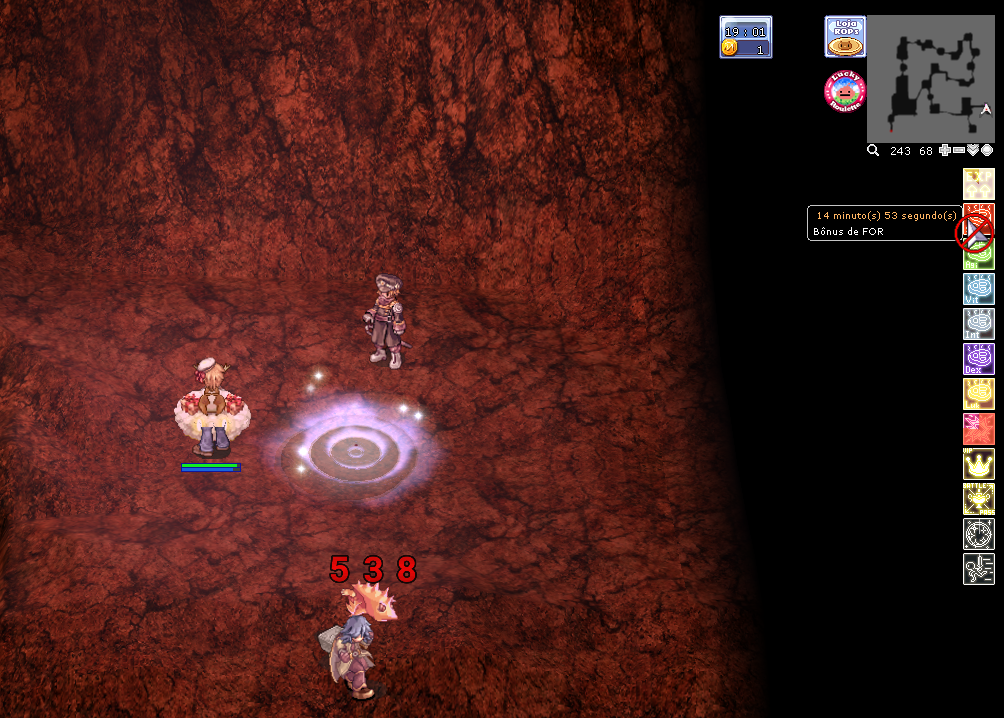This screenshot has height=718, width=1004.
Task: Select the EXP boost buff icon
Action: point(979,184)
